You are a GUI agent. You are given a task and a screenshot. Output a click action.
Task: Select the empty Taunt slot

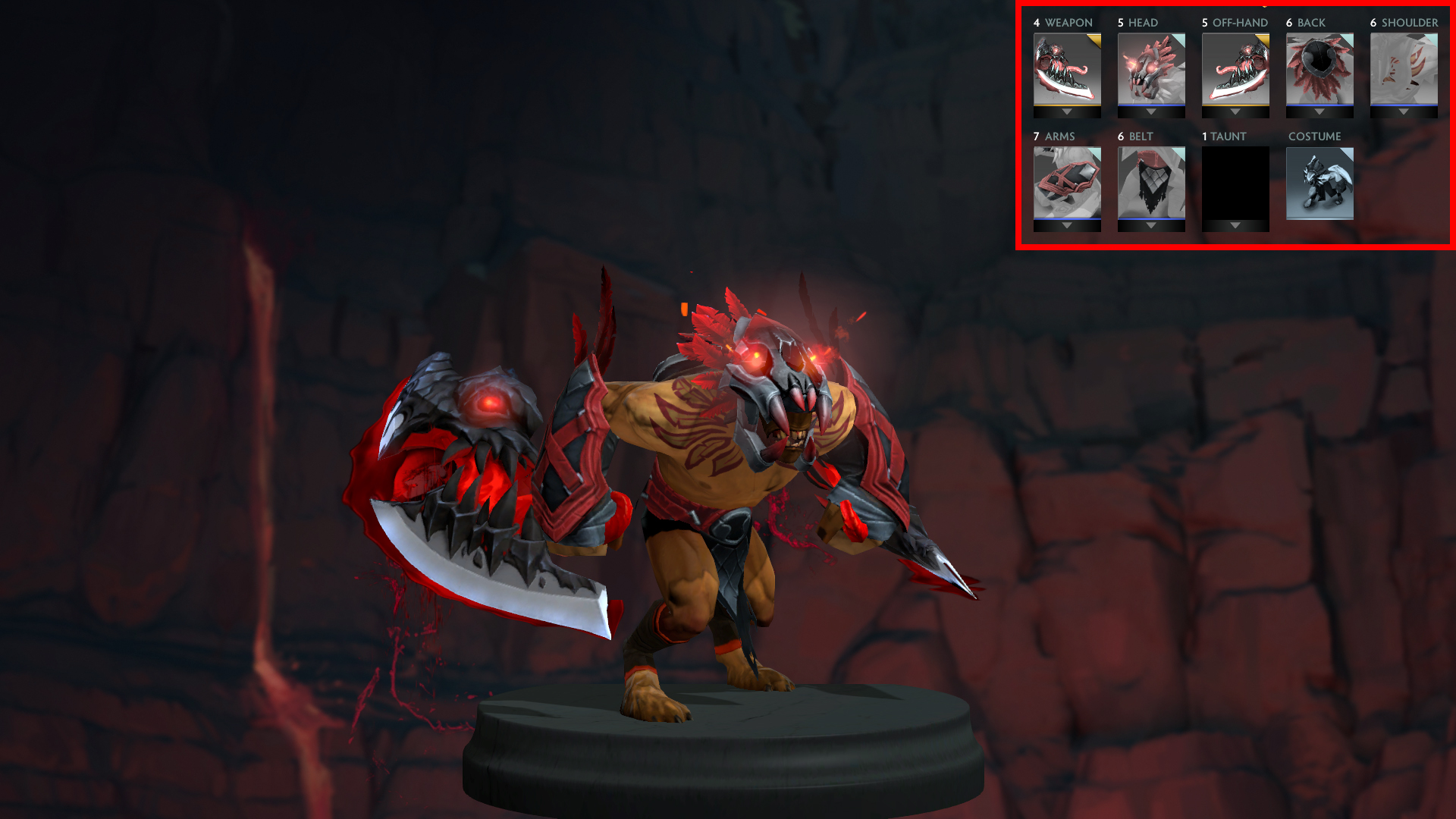tap(1235, 186)
